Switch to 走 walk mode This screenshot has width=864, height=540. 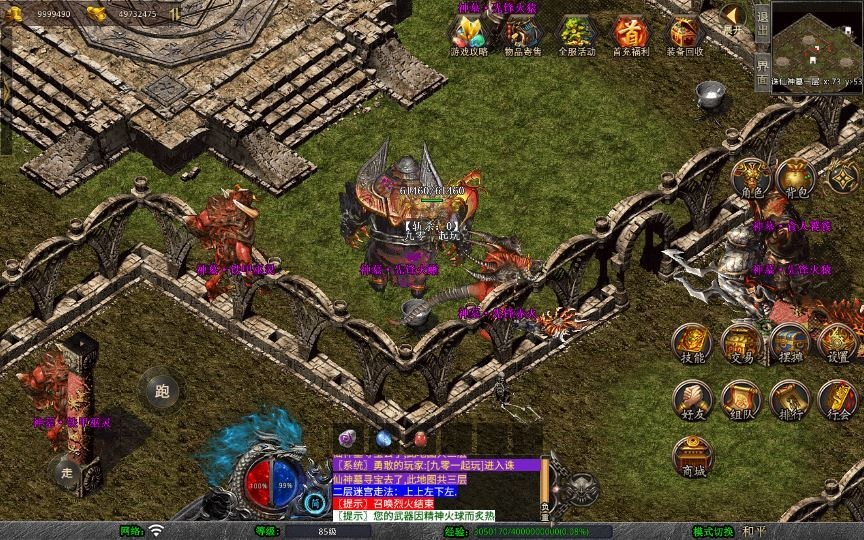click(68, 471)
